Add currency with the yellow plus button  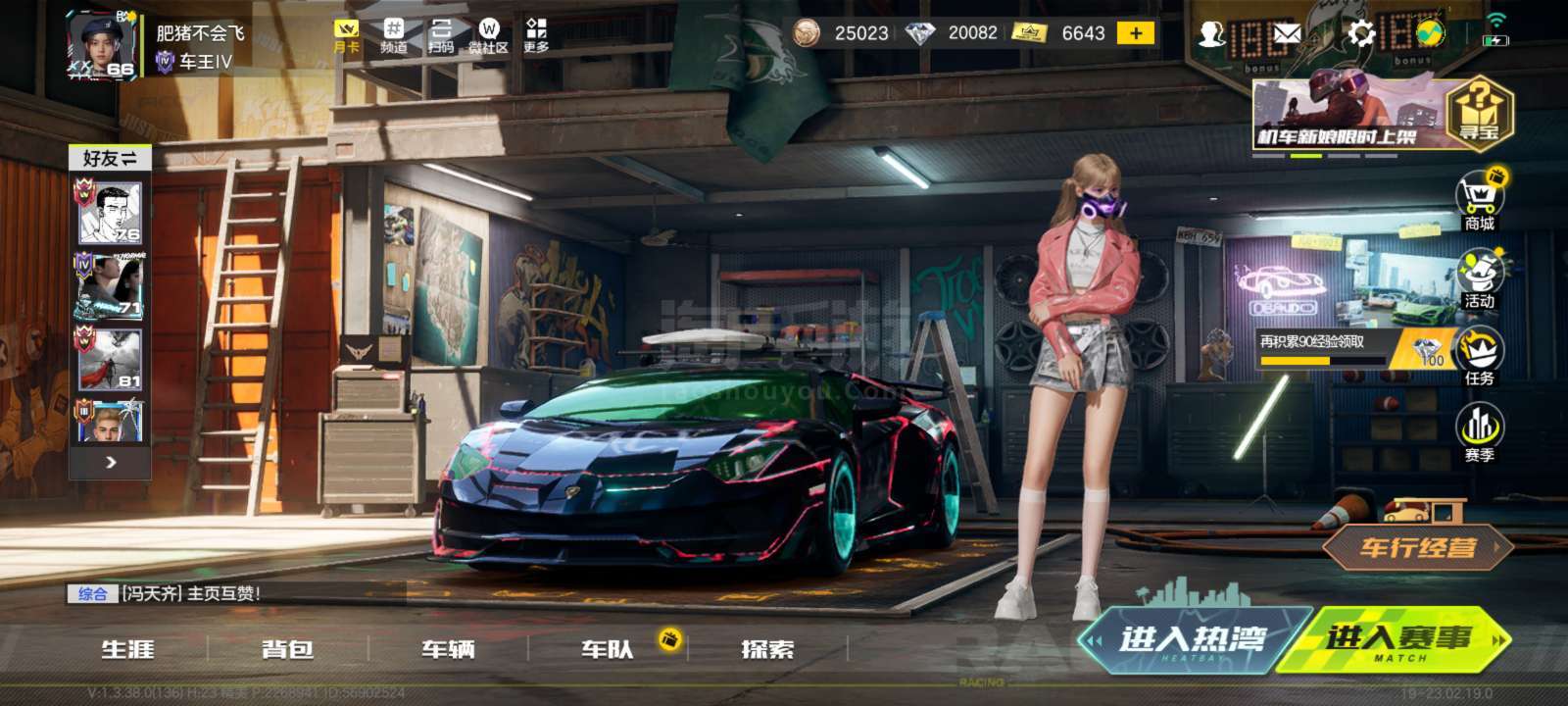(x=1136, y=33)
